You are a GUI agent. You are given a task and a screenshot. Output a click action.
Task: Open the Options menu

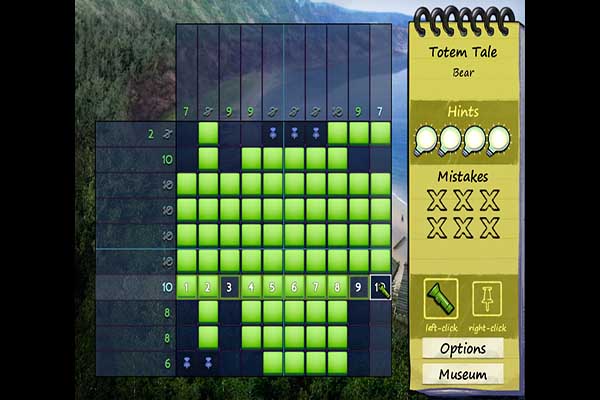click(x=463, y=349)
